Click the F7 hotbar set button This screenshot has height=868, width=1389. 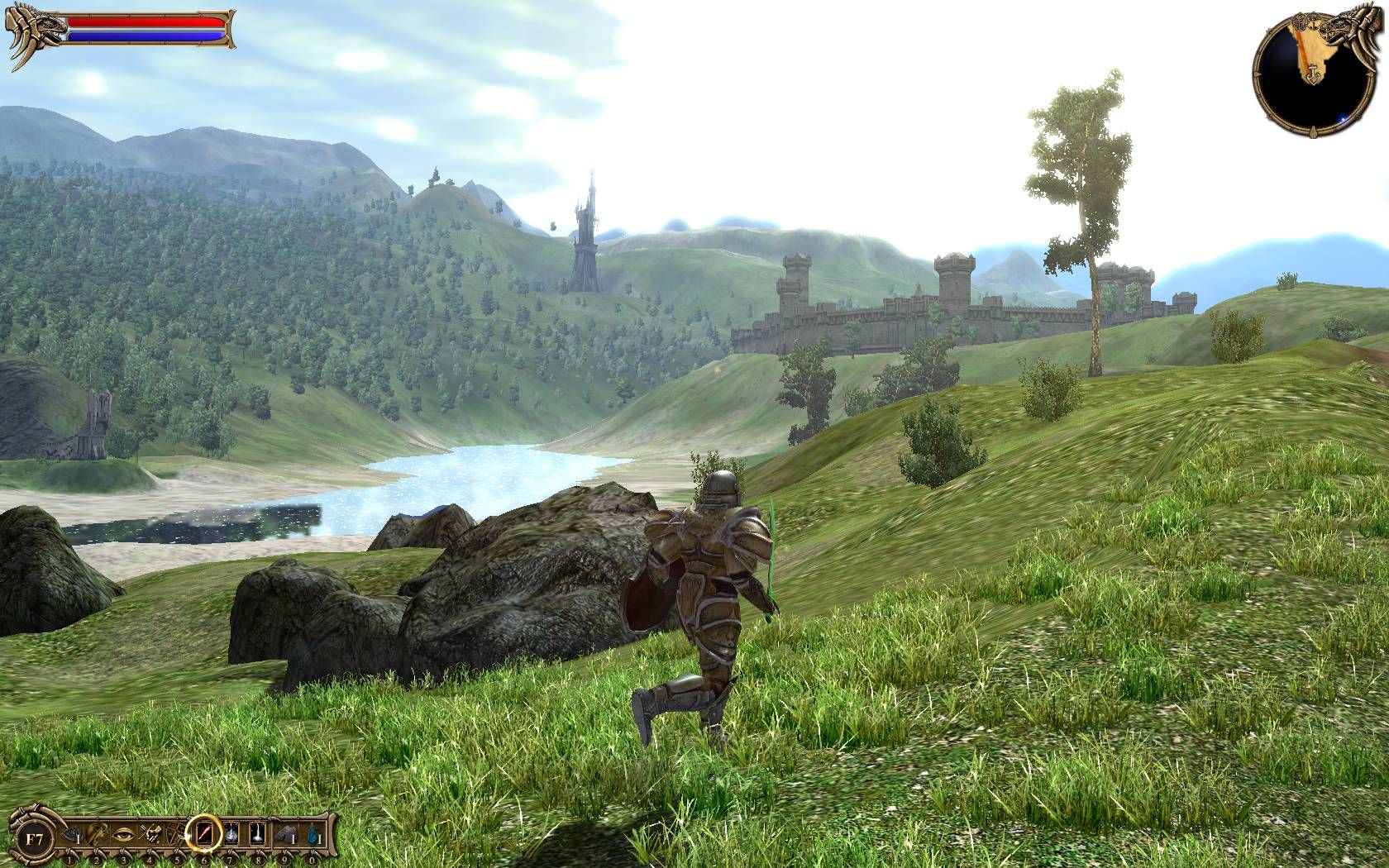33,838
